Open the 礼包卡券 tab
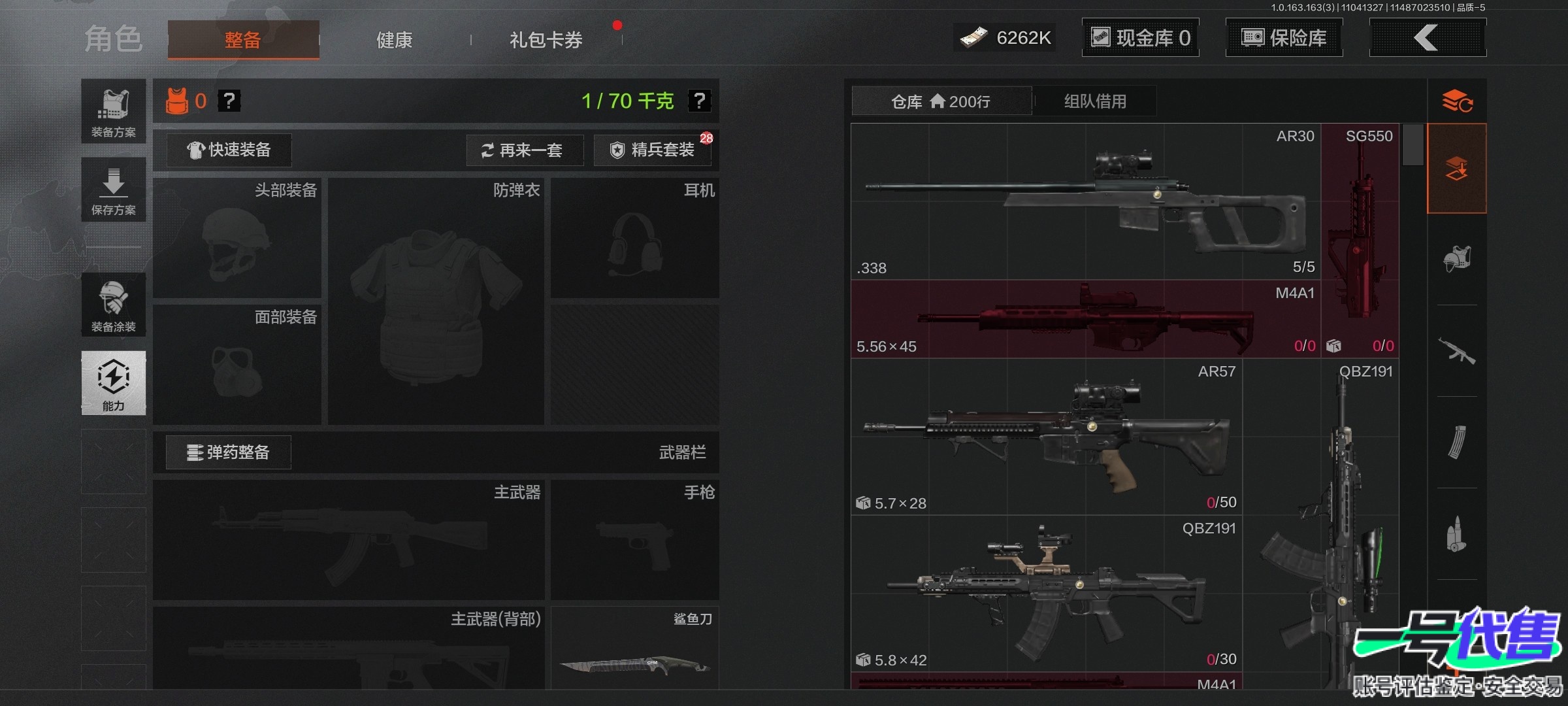This screenshot has height=706, width=1568. (546, 40)
